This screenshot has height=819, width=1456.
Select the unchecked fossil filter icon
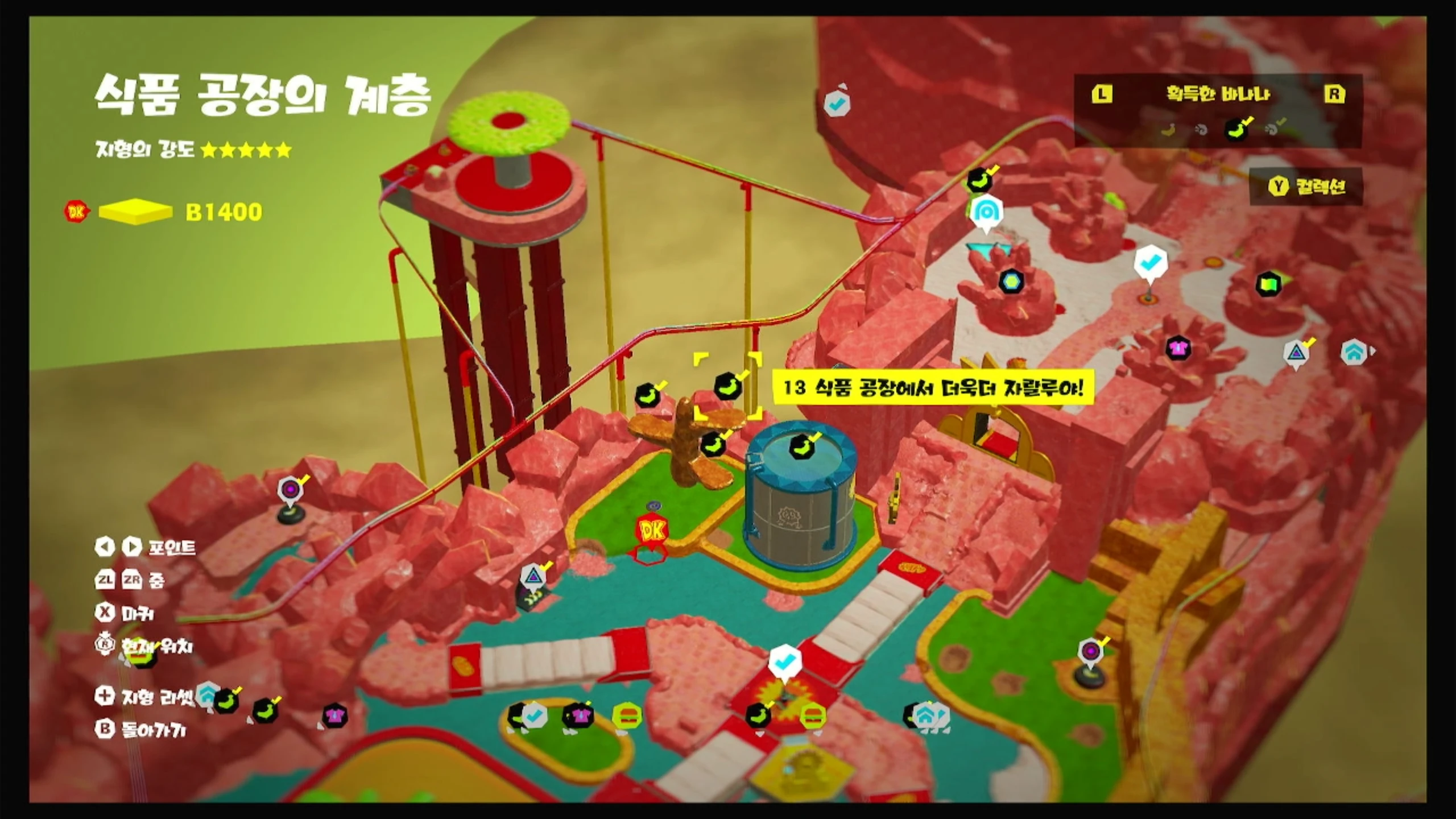(x=1201, y=130)
